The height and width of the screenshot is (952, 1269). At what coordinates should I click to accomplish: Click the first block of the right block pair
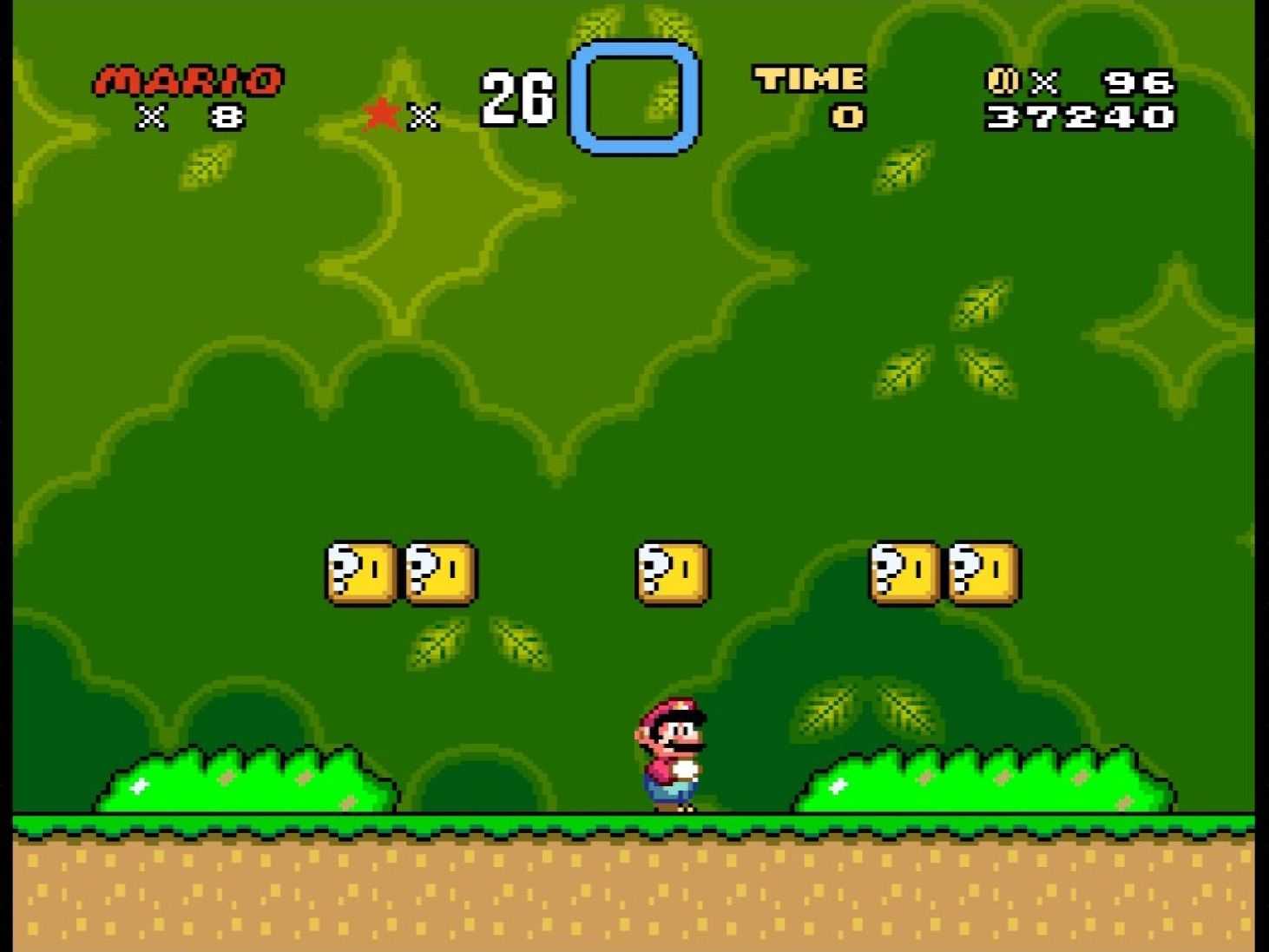(x=904, y=573)
